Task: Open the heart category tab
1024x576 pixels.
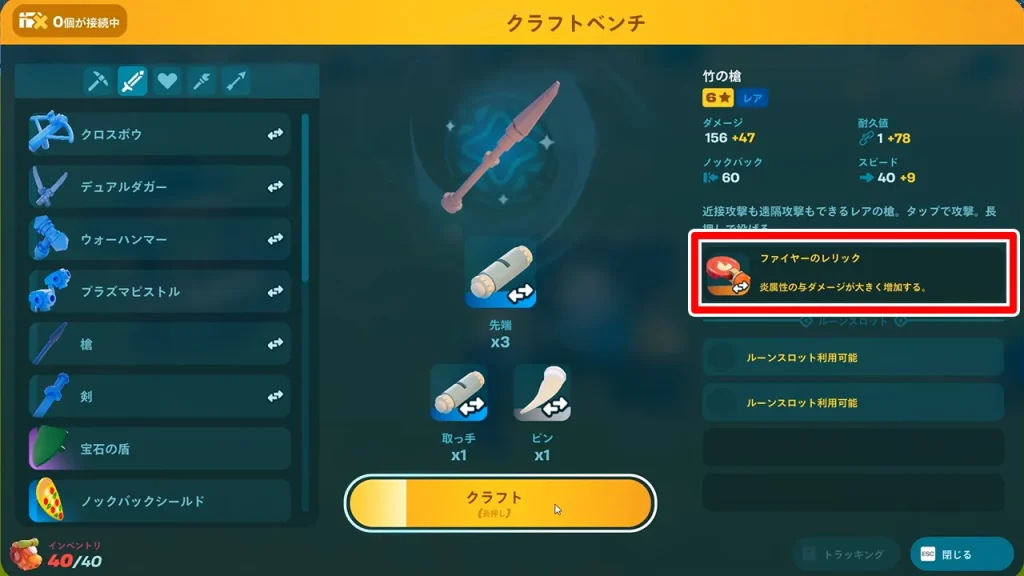Action: [167, 81]
